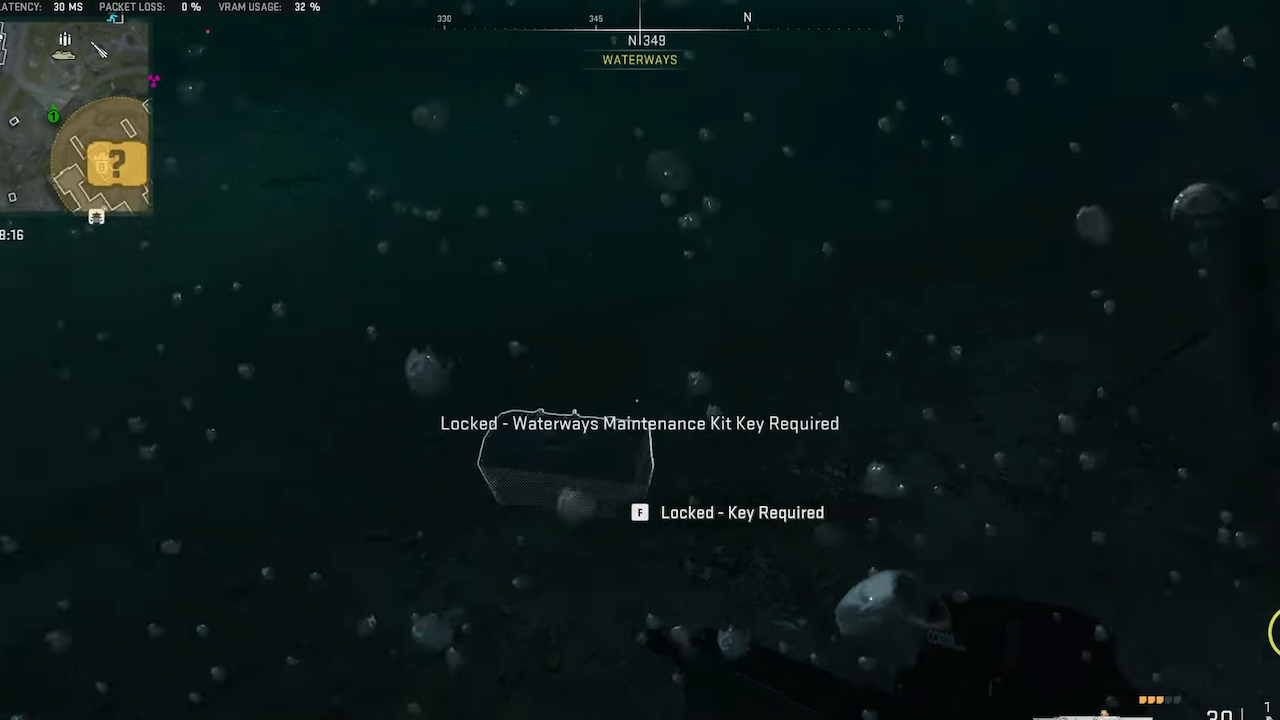Click the truck icon at the minimap bottom
This screenshot has height=720, width=1280.
pos(96,217)
